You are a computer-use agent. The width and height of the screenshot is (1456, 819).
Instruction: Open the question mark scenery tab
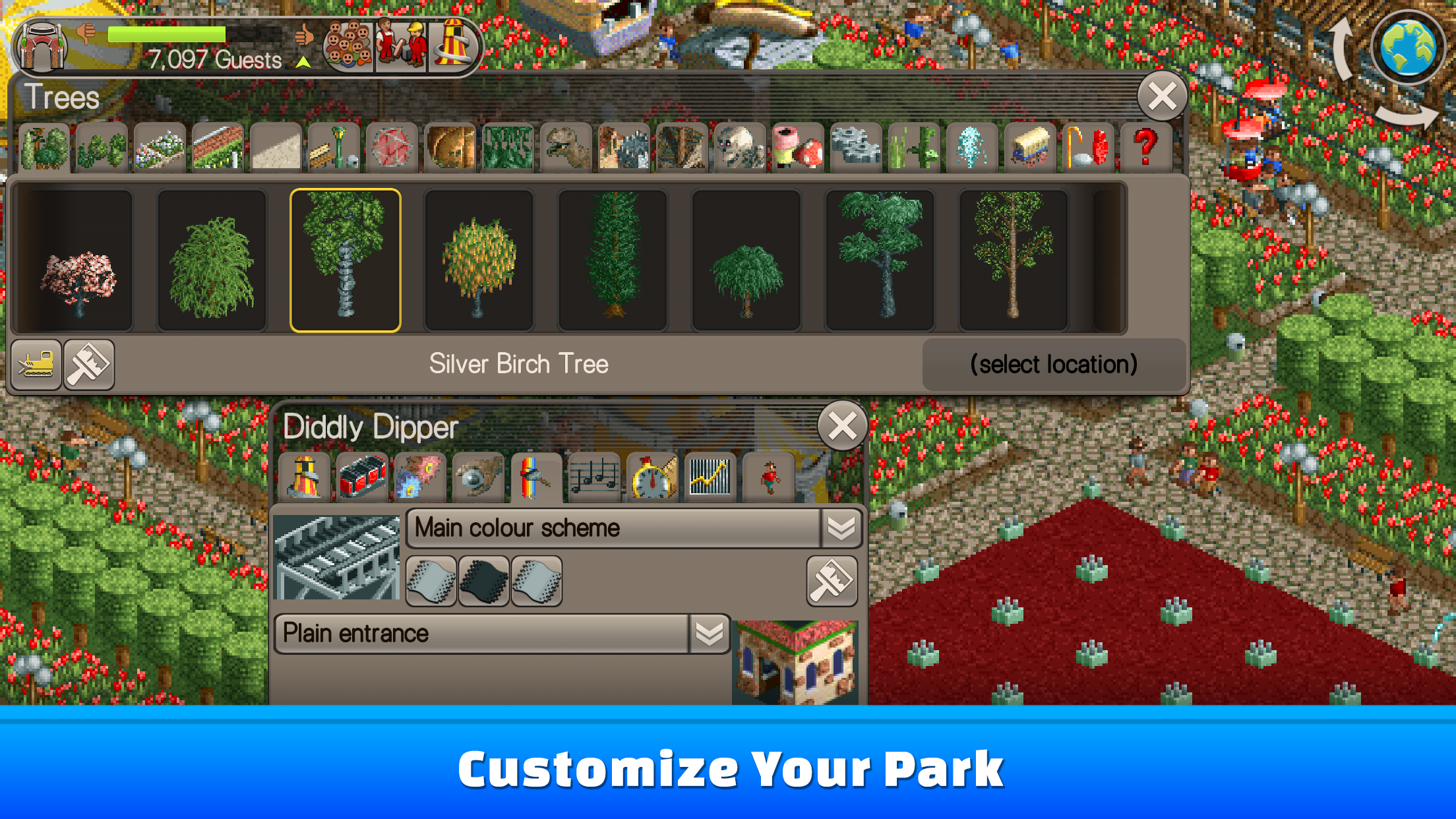(x=1146, y=146)
